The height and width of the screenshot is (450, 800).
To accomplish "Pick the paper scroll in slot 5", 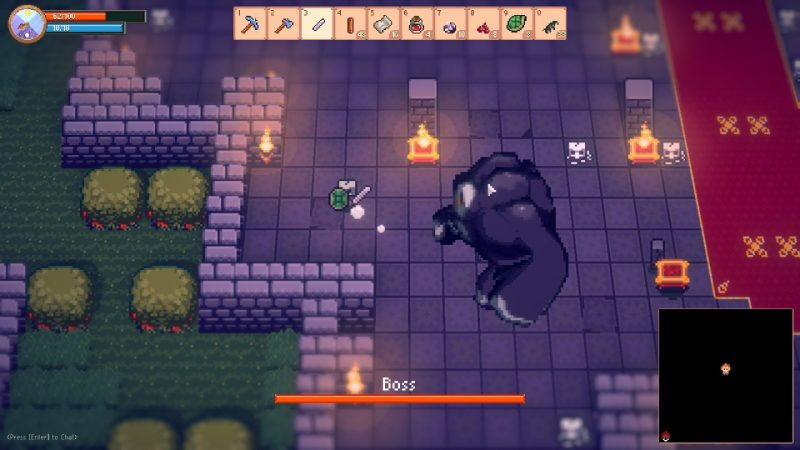I will [x=383, y=23].
